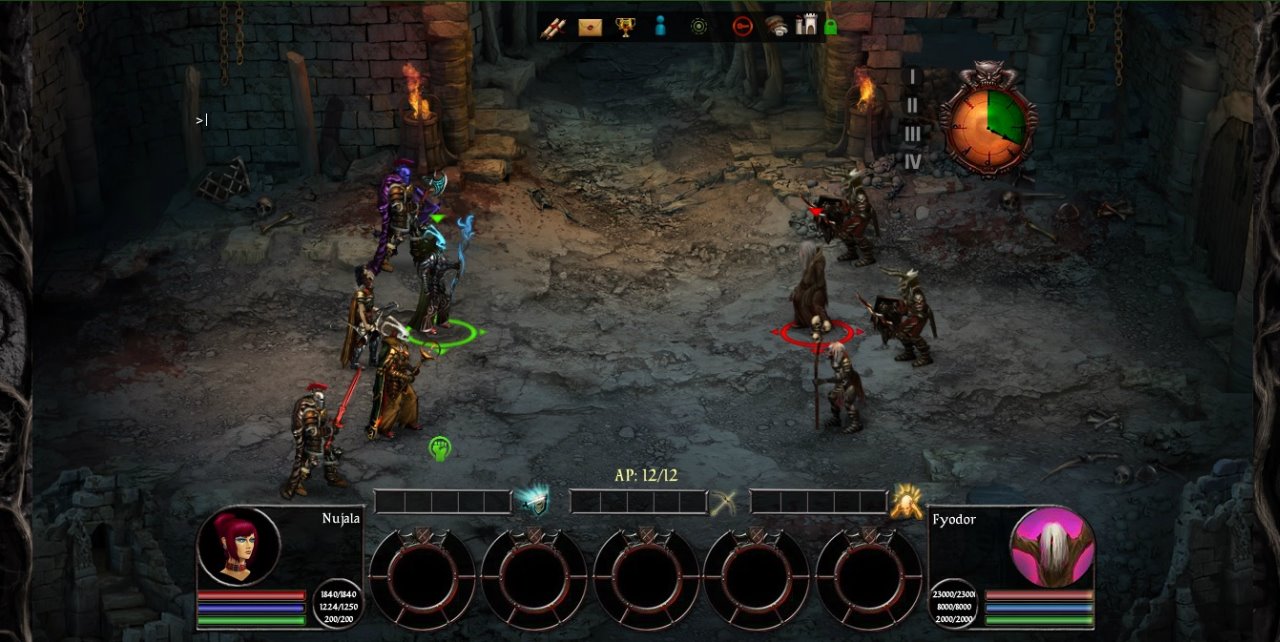This screenshot has height=642, width=1280.
Task: Activate the golden bow icon
Action: (x=723, y=502)
